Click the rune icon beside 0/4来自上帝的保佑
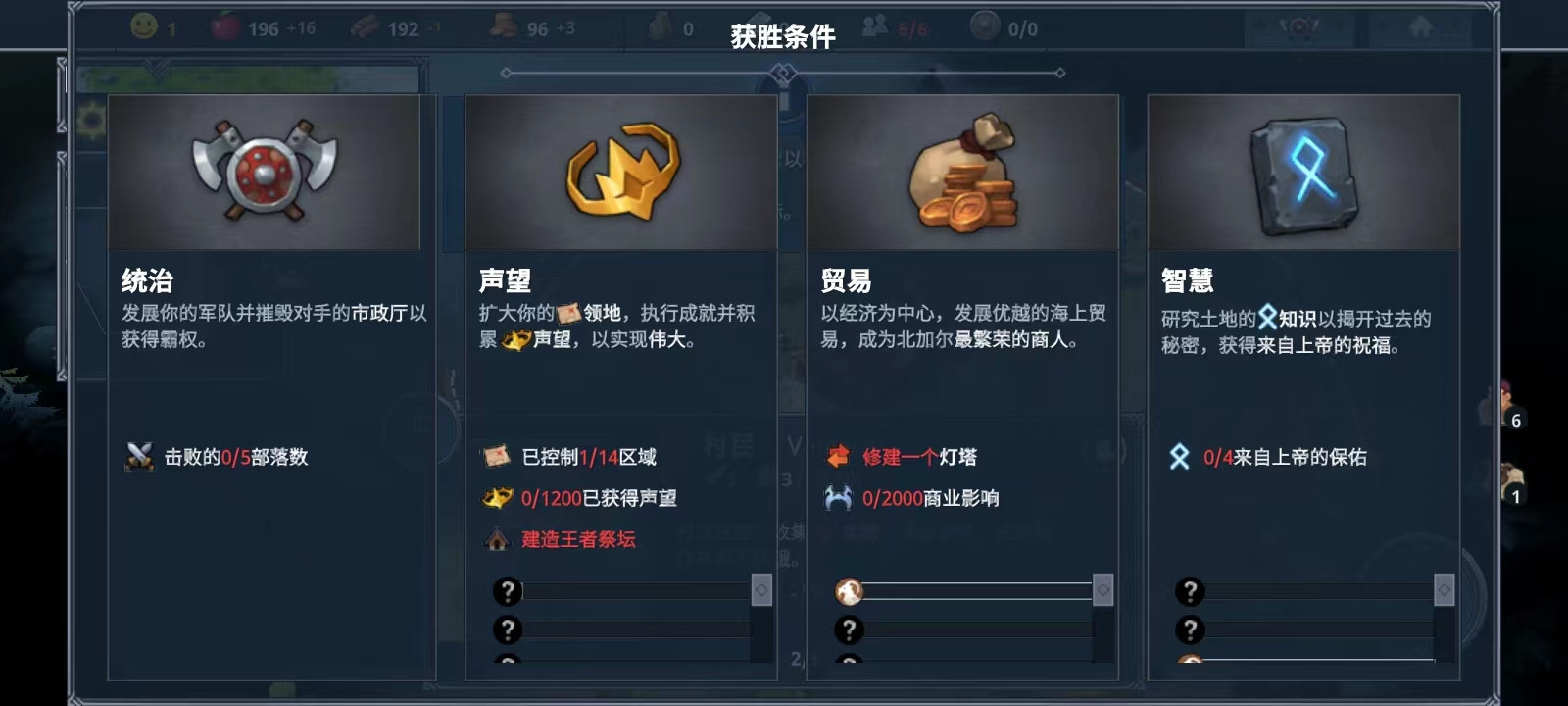This screenshot has height=706, width=1568. [x=1180, y=457]
